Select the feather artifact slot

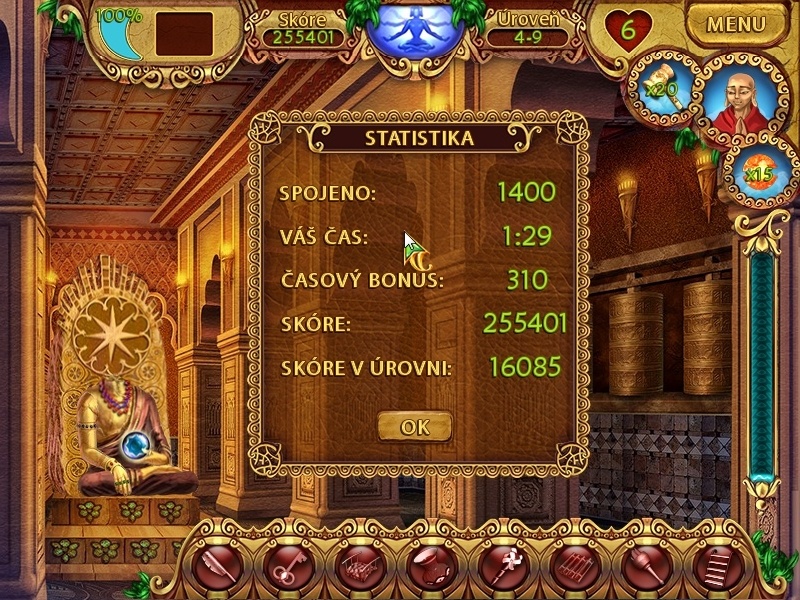216,567
